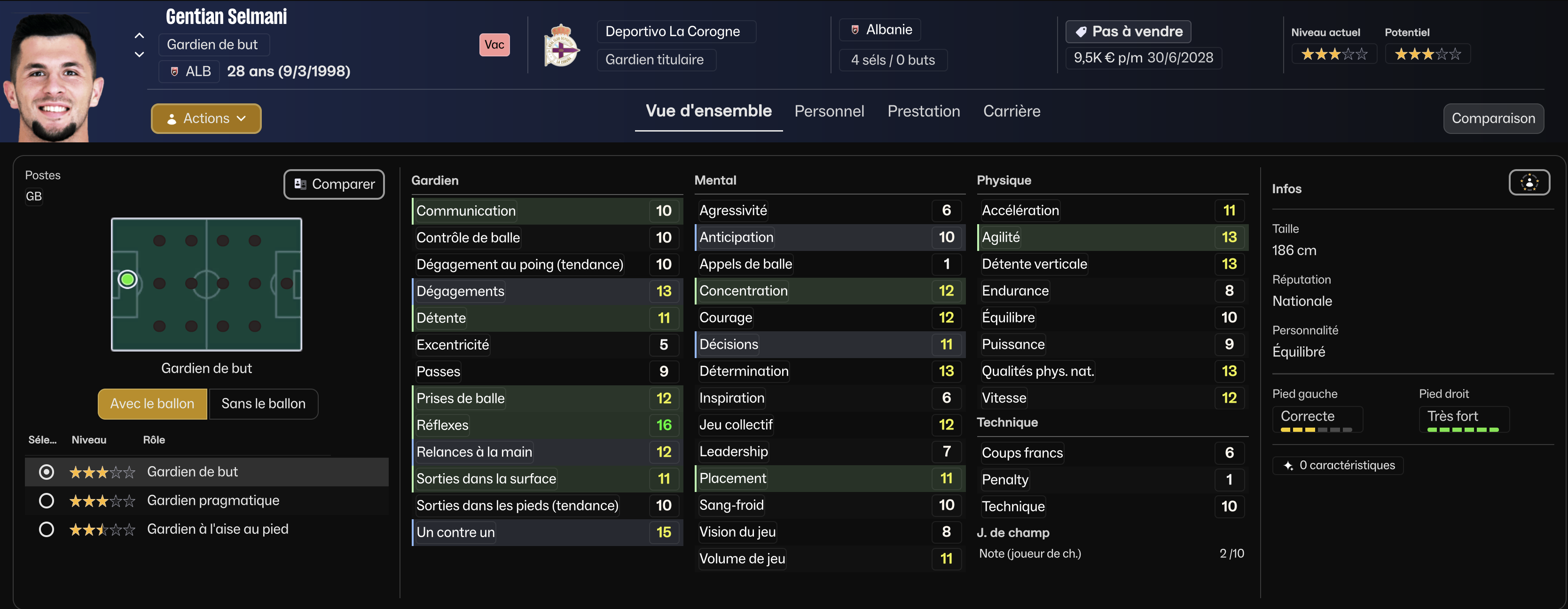Click the Infos panel view icon

[1529, 182]
